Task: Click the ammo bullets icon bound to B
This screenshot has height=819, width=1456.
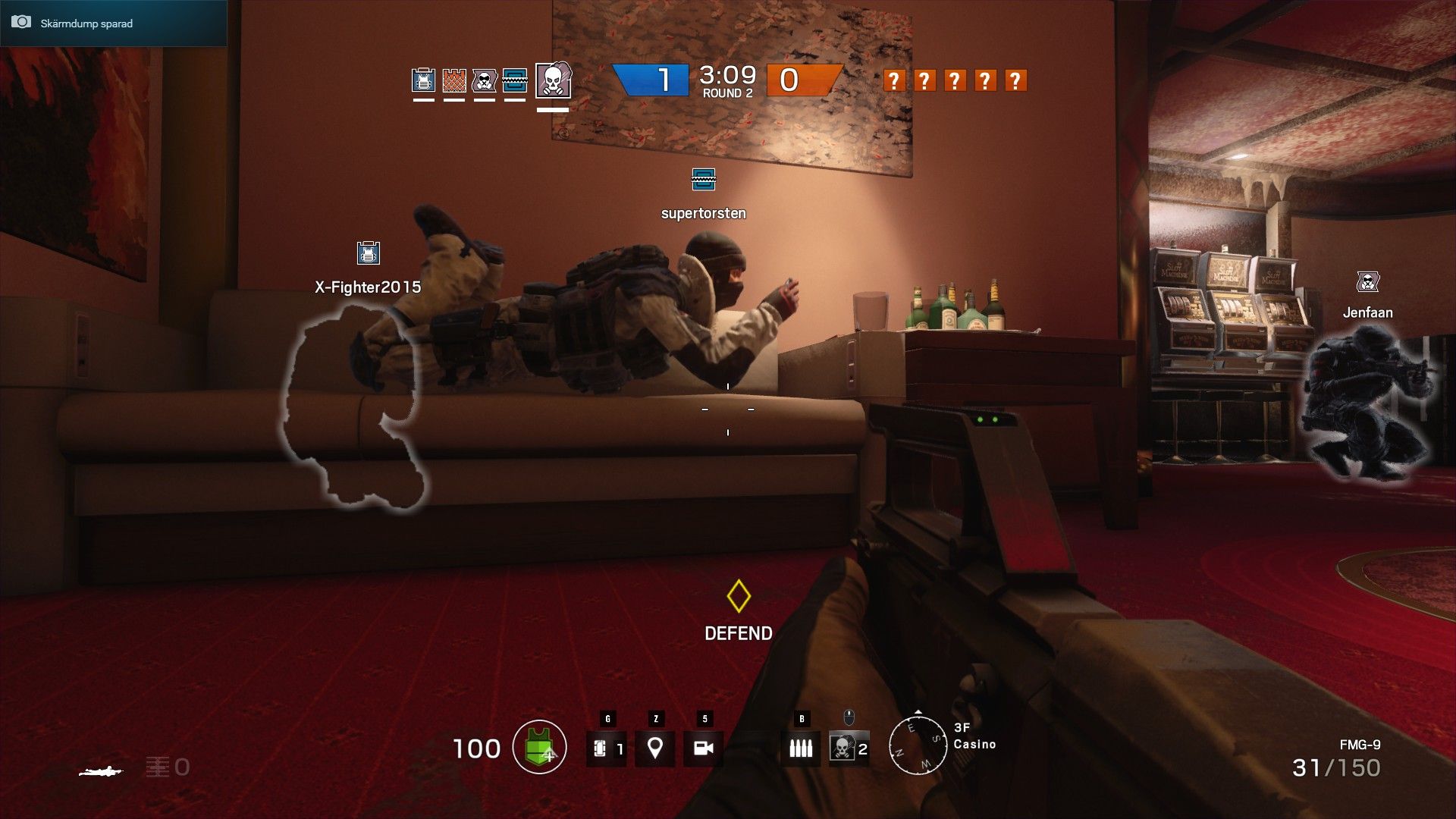Action: 801,748
